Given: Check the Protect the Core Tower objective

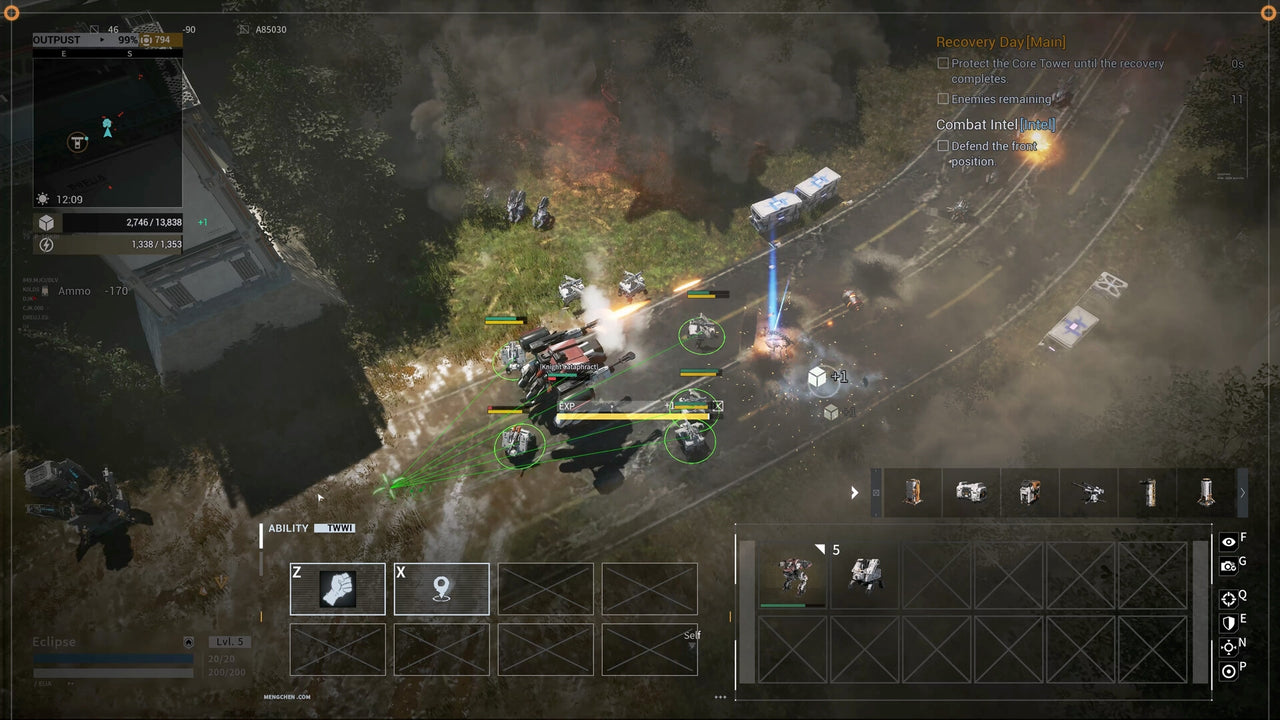Looking at the screenshot, I should pos(943,63).
